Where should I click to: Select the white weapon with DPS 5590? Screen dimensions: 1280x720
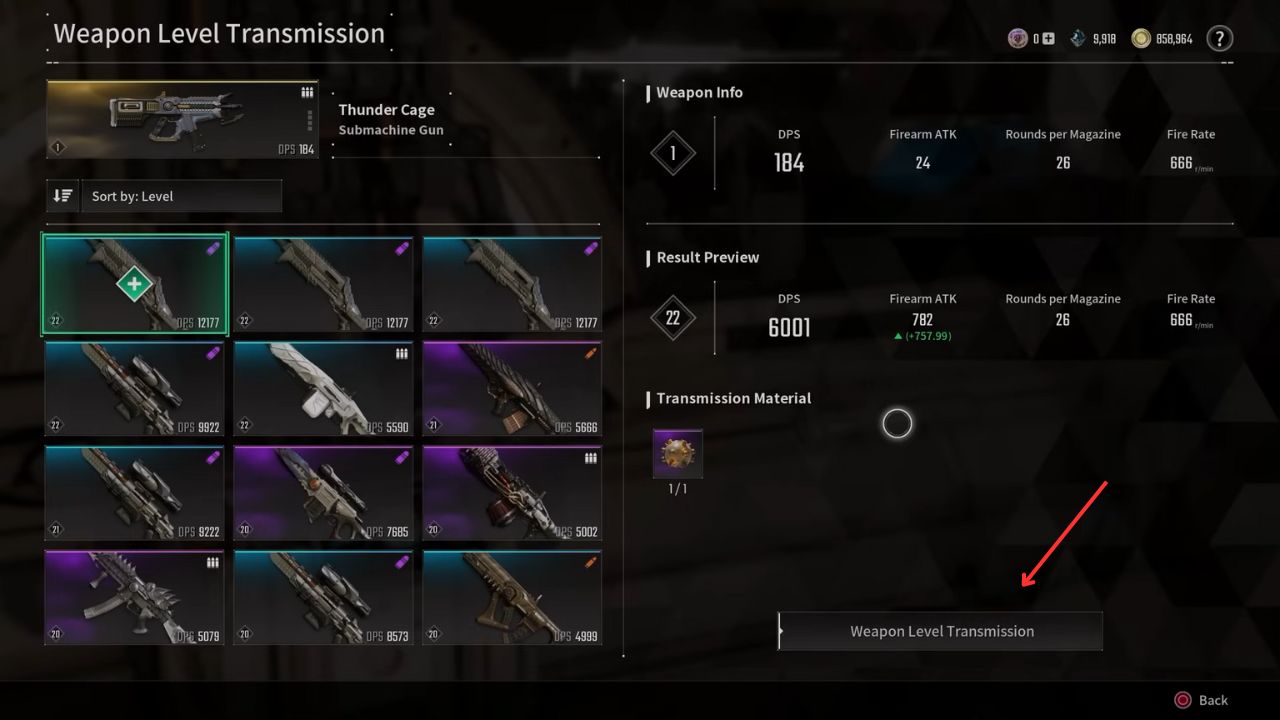(323, 388)
